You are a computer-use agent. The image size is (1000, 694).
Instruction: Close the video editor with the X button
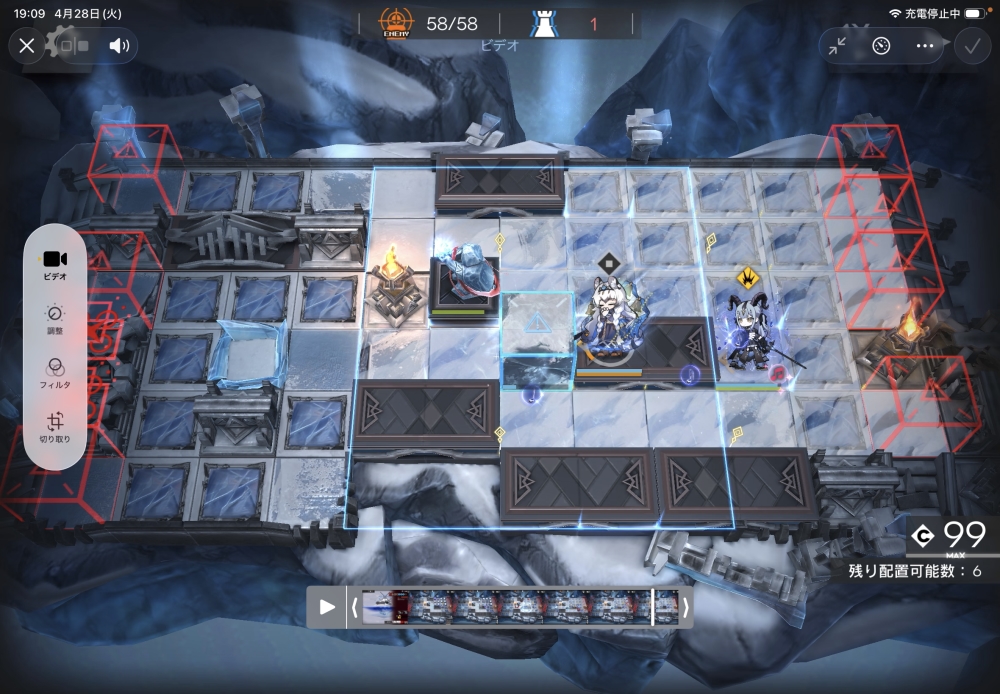click(27, 45)
